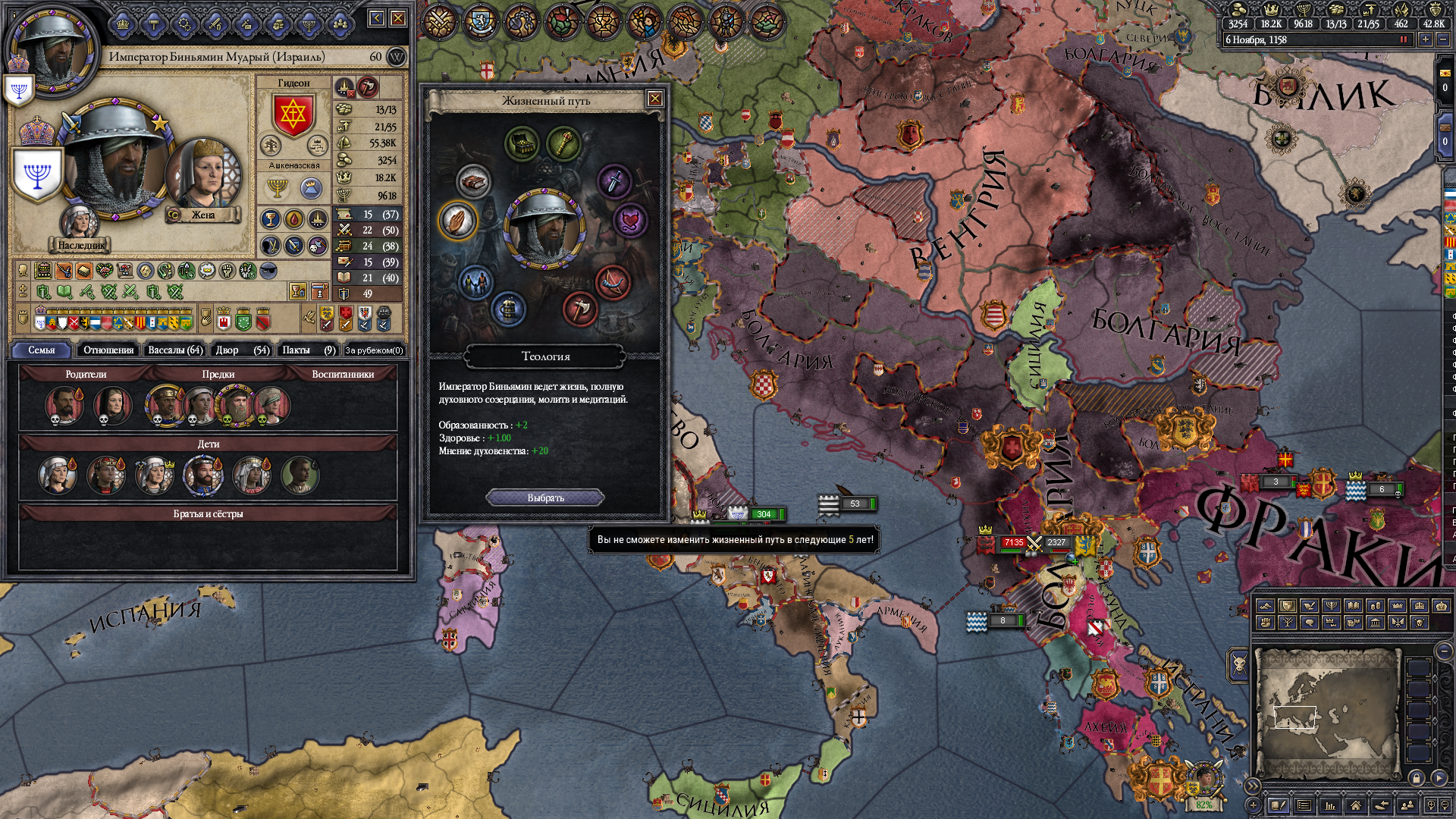Click the minimap of Europe
Screen dimensions: 1456x819
click(x=1326, y=711)
